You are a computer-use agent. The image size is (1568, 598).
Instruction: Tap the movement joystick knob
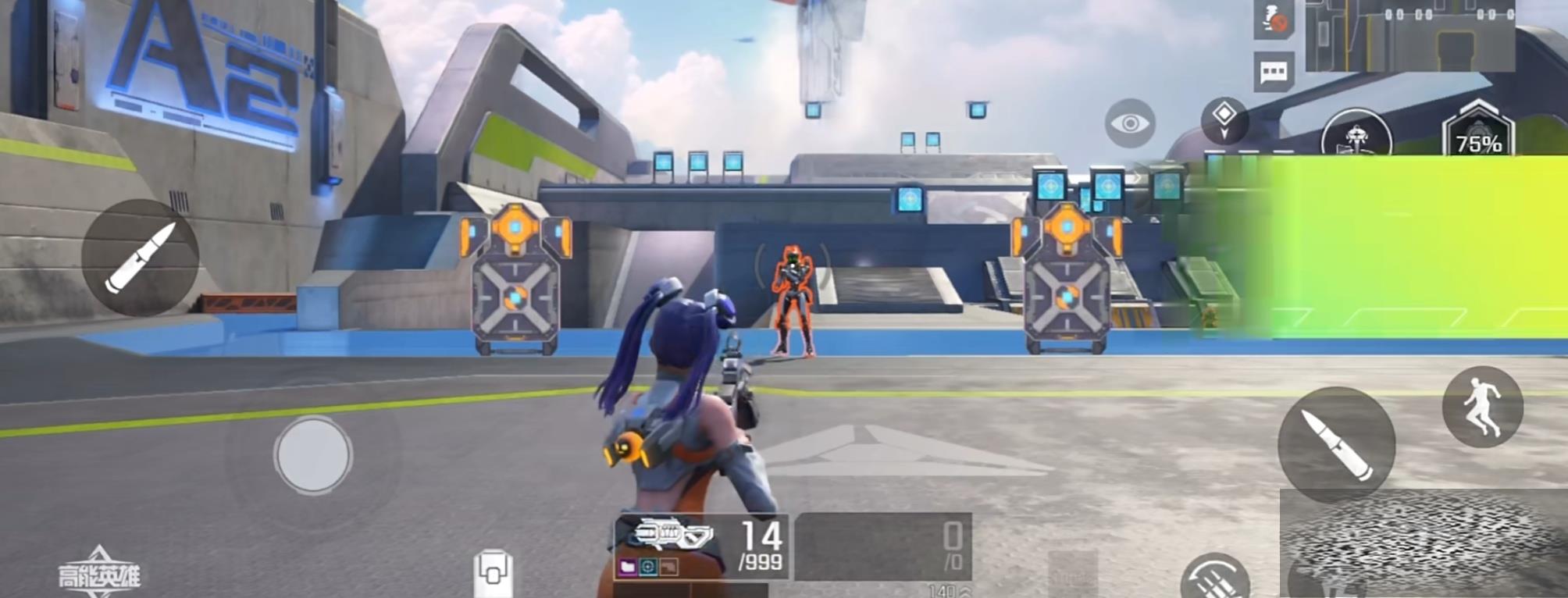pyautogui.click(x=313, y=455)
